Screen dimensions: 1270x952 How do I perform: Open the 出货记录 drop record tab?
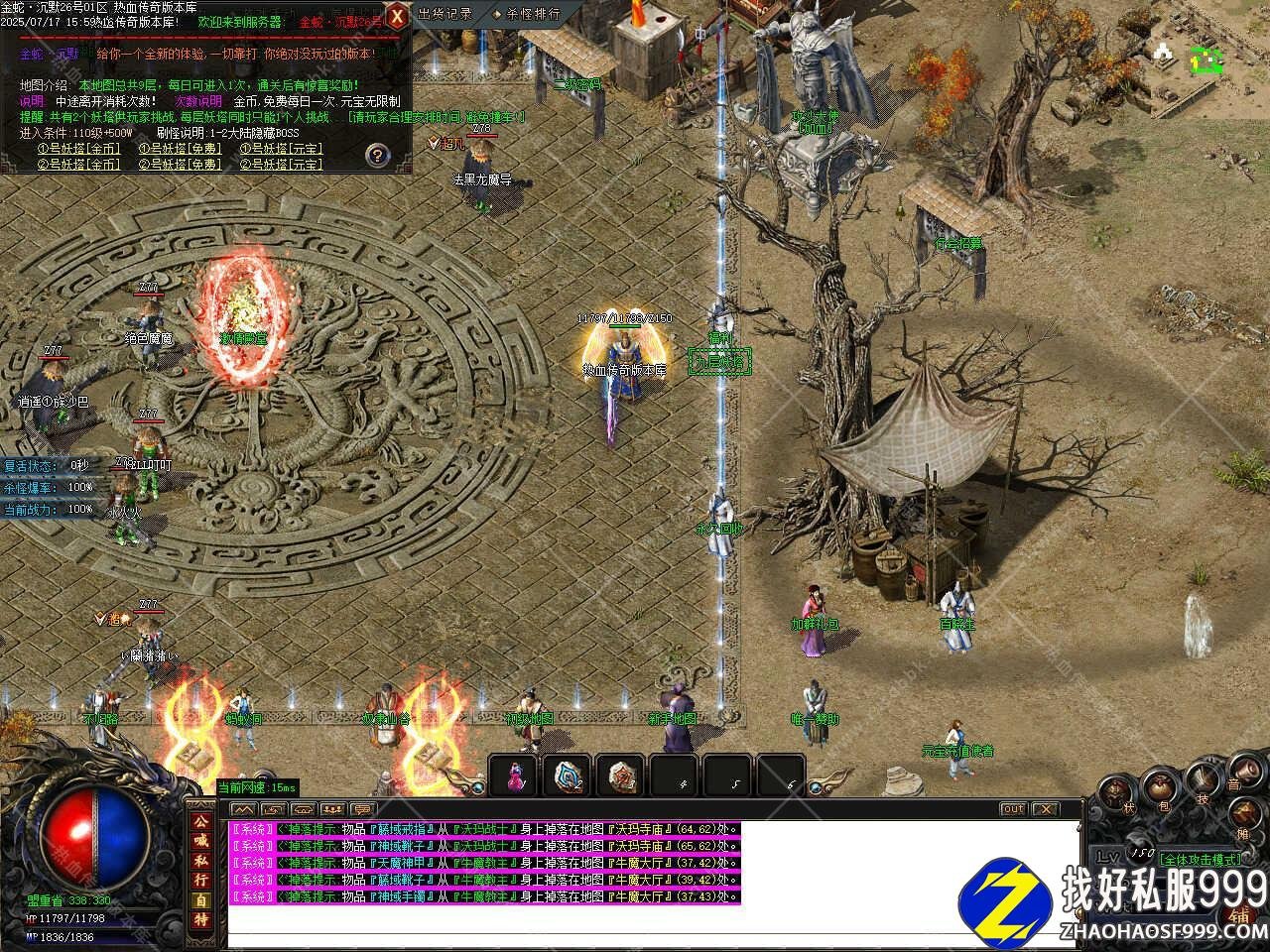click(444, 14)
